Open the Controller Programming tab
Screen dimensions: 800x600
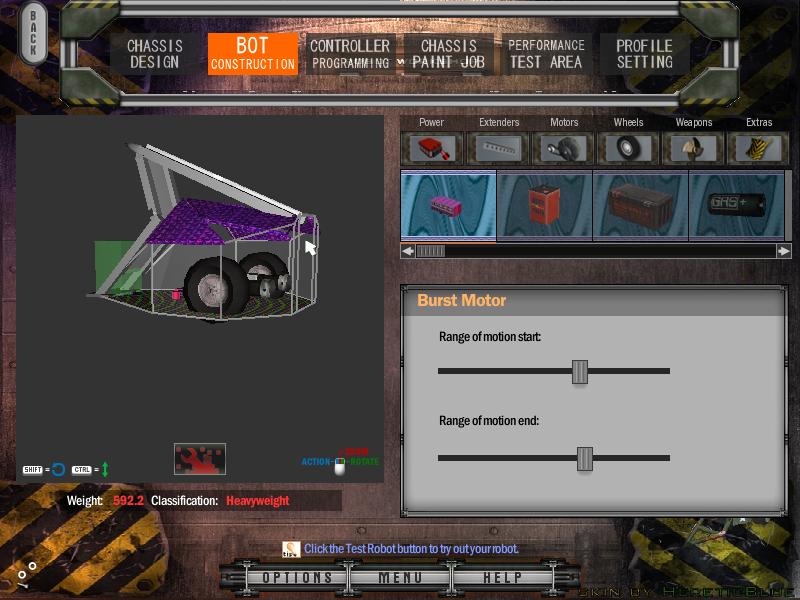point(349,54)
